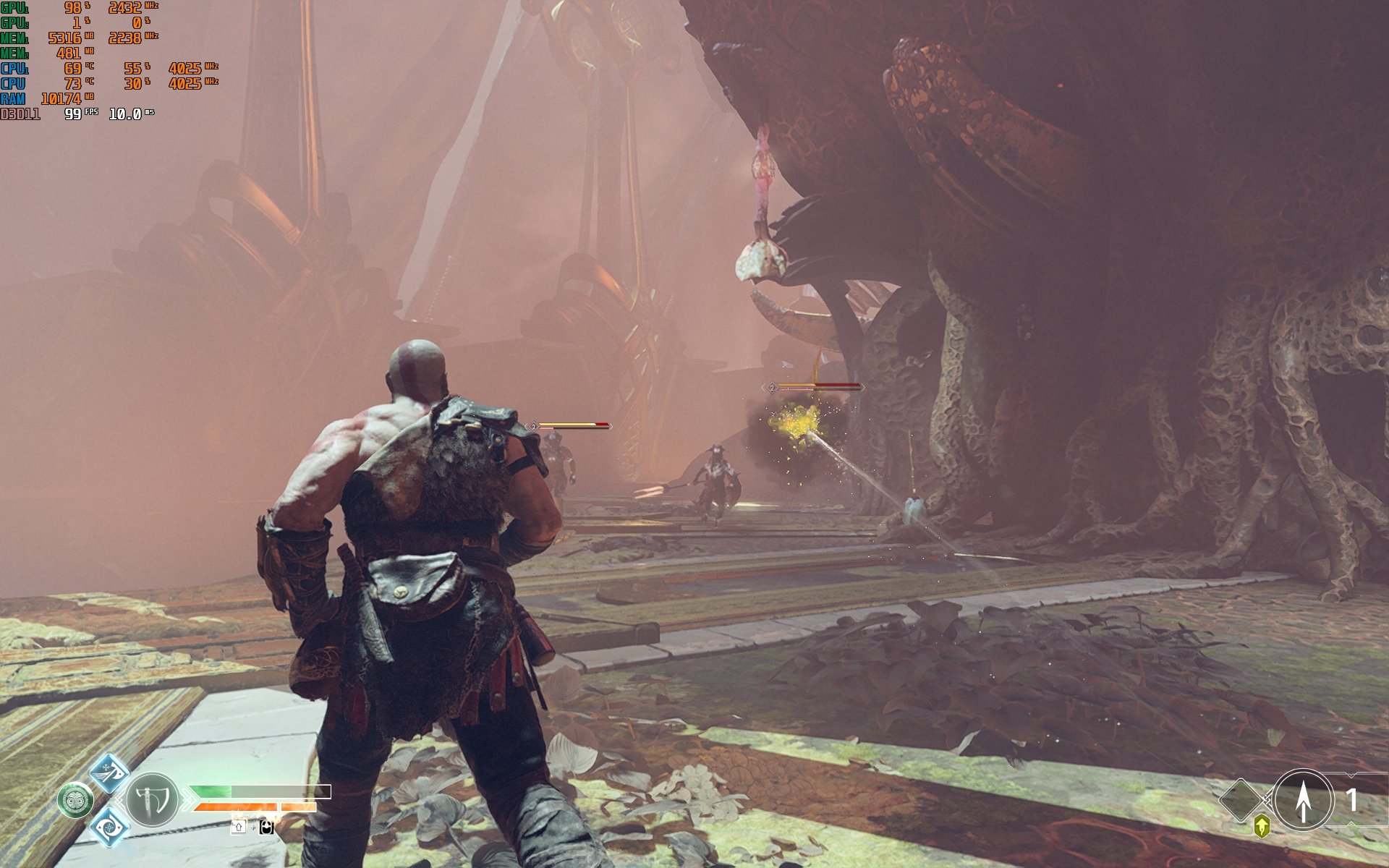Screen dimensions: 1389x868
Task: Trigger the swirling frost runic attack
Action: tap(109, 827)
